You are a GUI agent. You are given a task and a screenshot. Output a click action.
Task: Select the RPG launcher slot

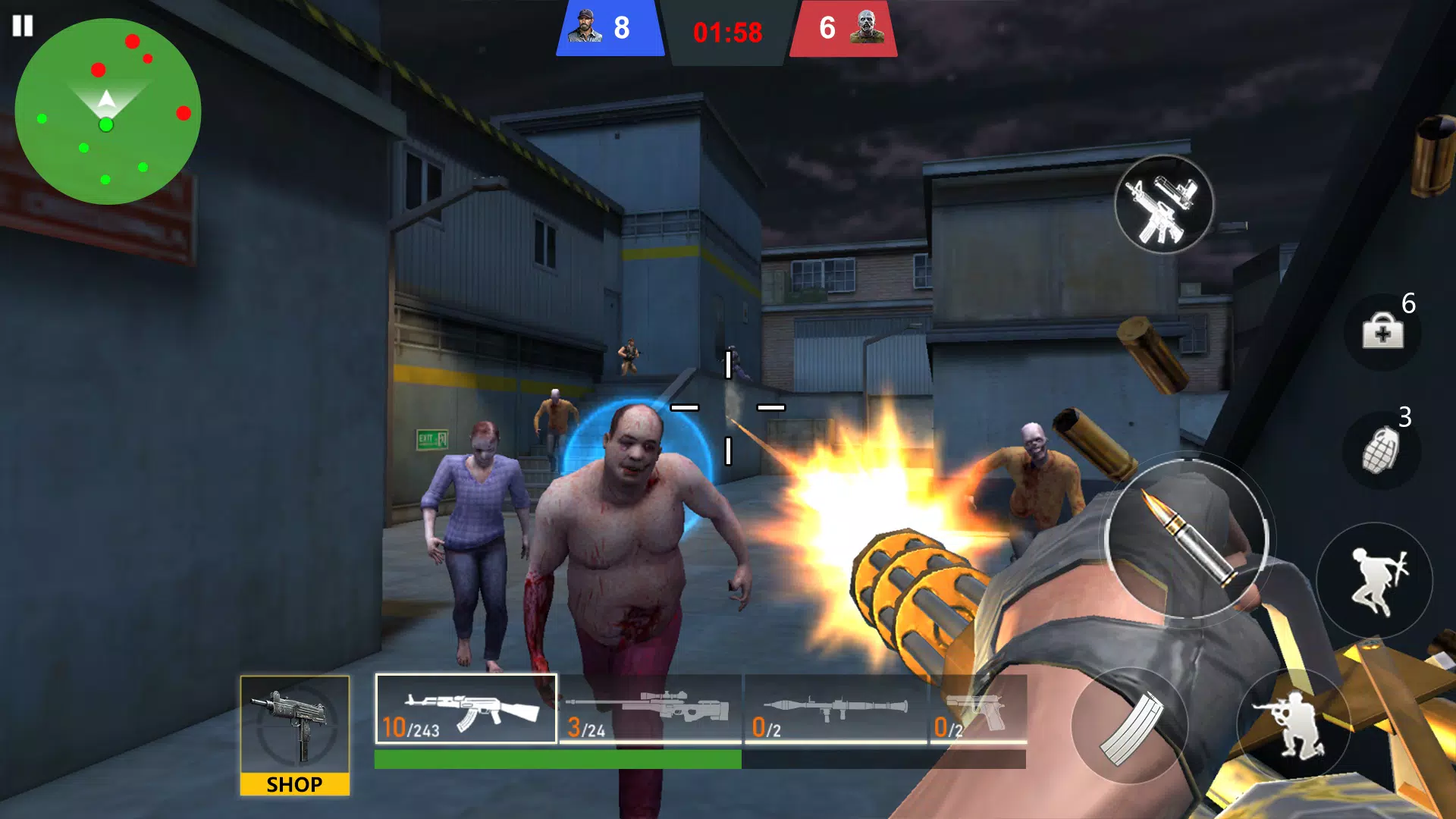(834, 710)
